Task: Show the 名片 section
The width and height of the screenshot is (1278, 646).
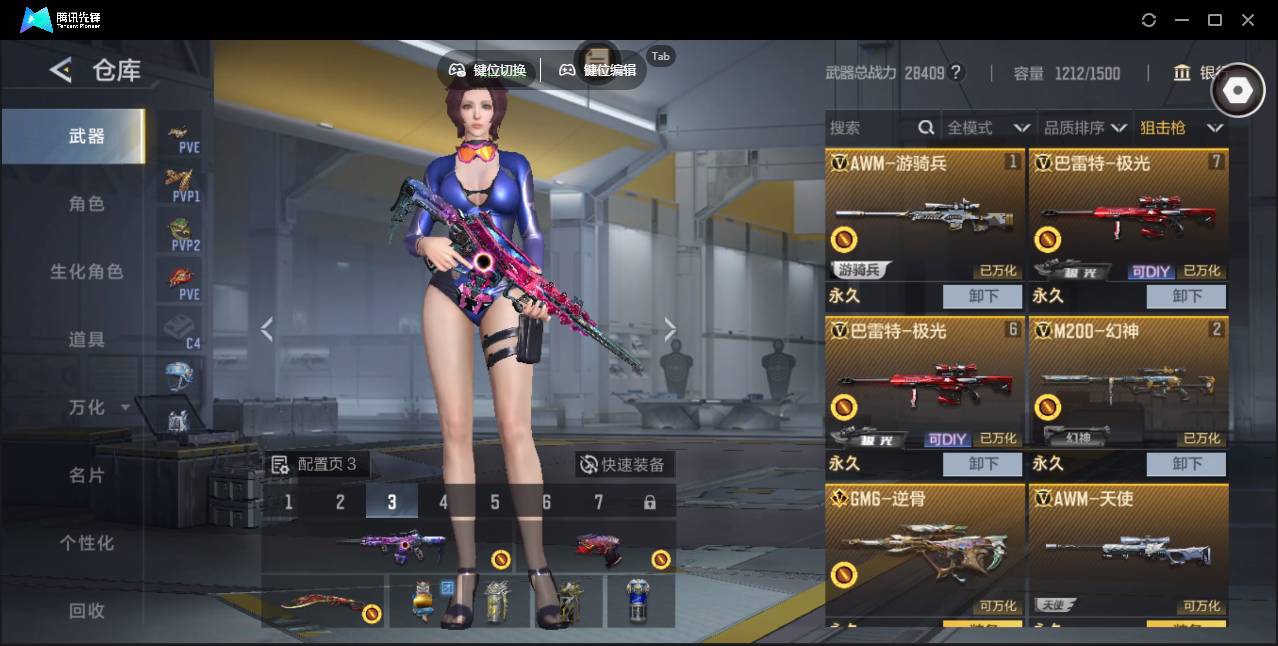Action: coord(86,475)
